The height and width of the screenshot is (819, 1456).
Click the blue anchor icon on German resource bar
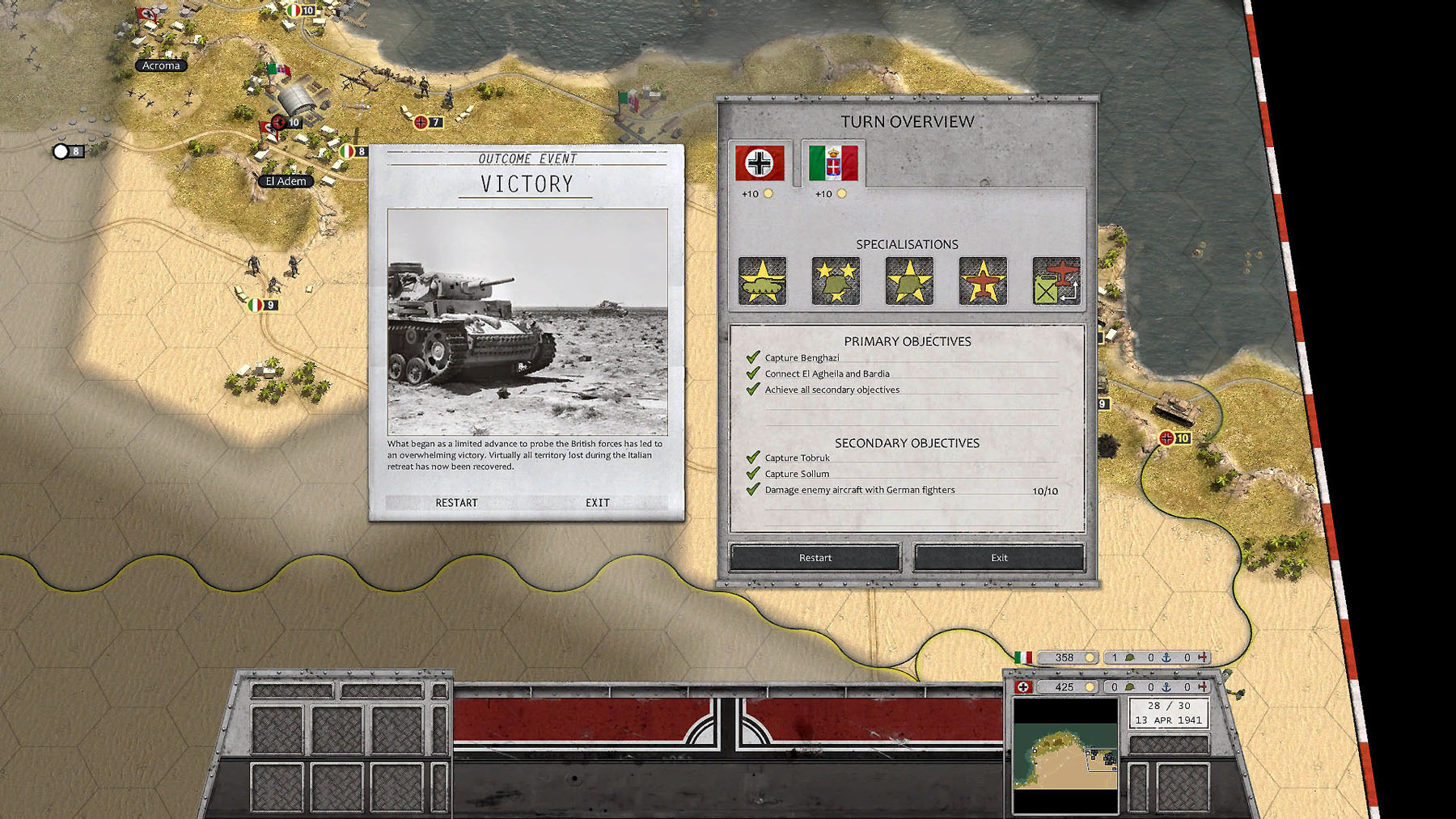pos(1165,686)
